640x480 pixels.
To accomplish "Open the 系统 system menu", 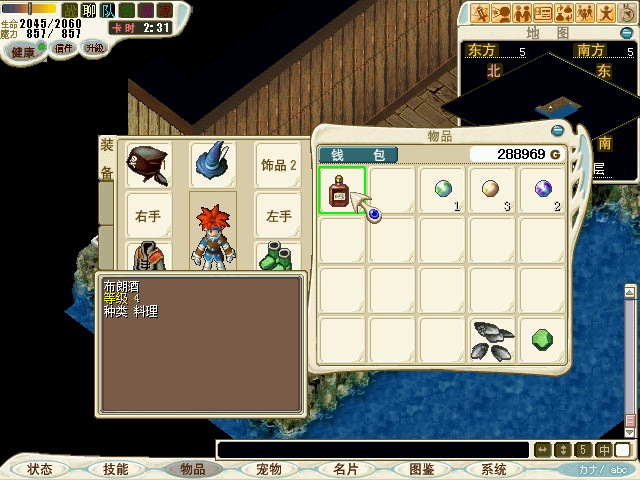I will [493, 469].
